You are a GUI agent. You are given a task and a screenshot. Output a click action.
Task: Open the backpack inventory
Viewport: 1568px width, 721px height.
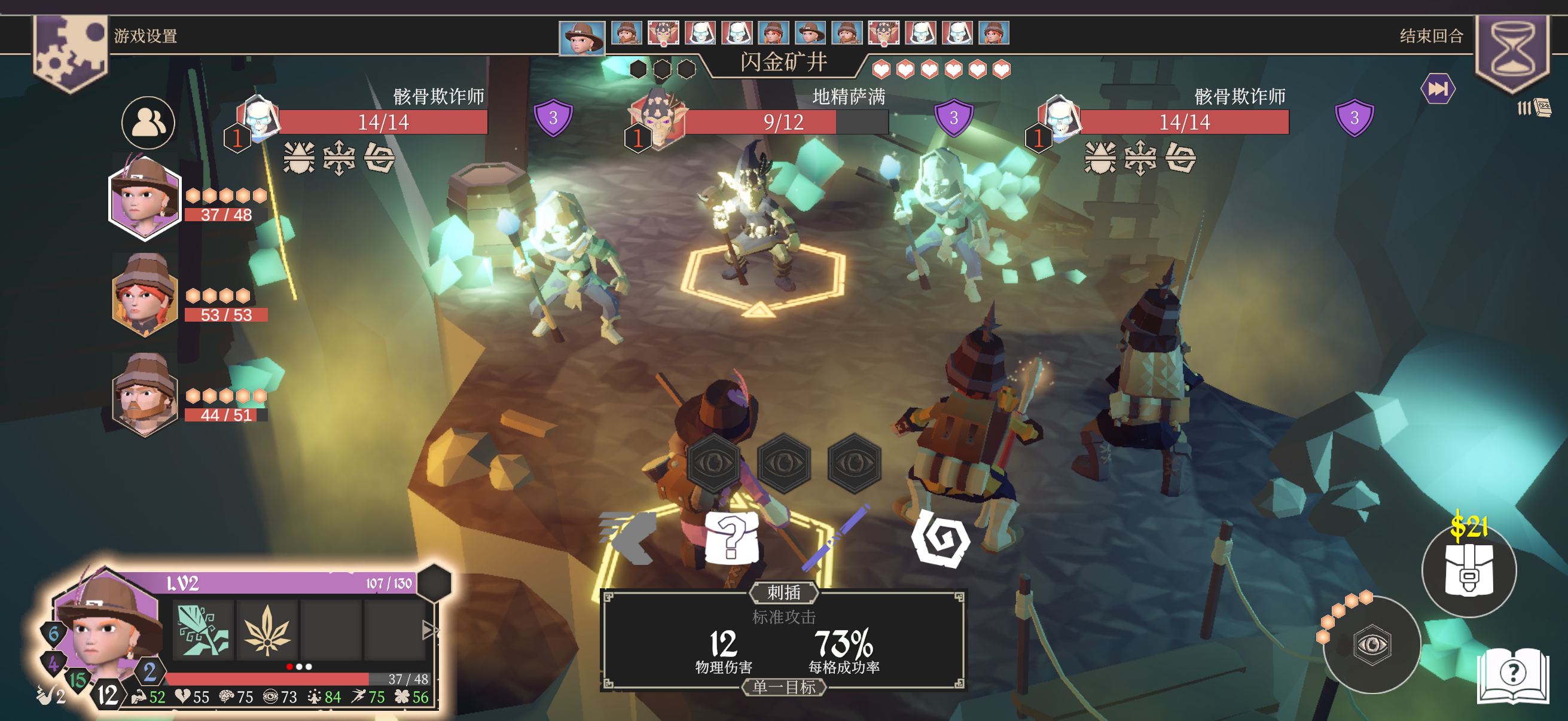[x=1468, y=570]
